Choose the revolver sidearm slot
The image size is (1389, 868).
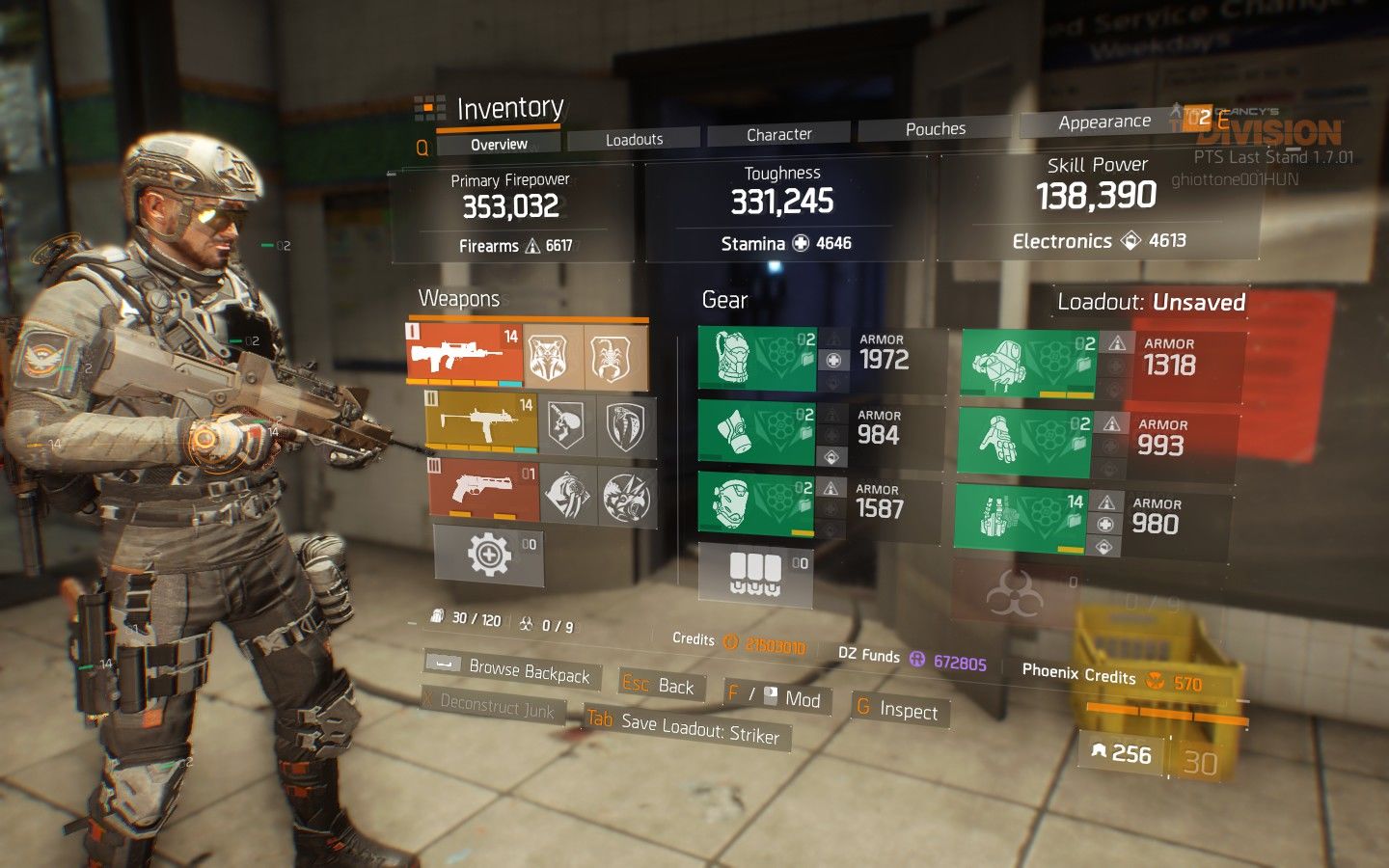point(483,489)
